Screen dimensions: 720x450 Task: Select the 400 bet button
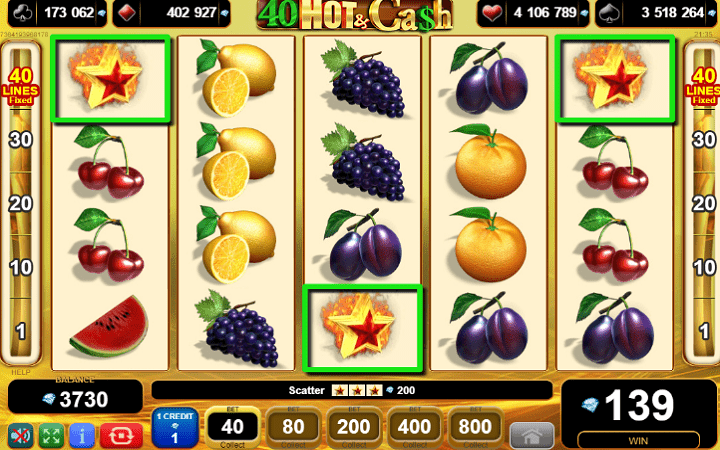pos(414,429)
